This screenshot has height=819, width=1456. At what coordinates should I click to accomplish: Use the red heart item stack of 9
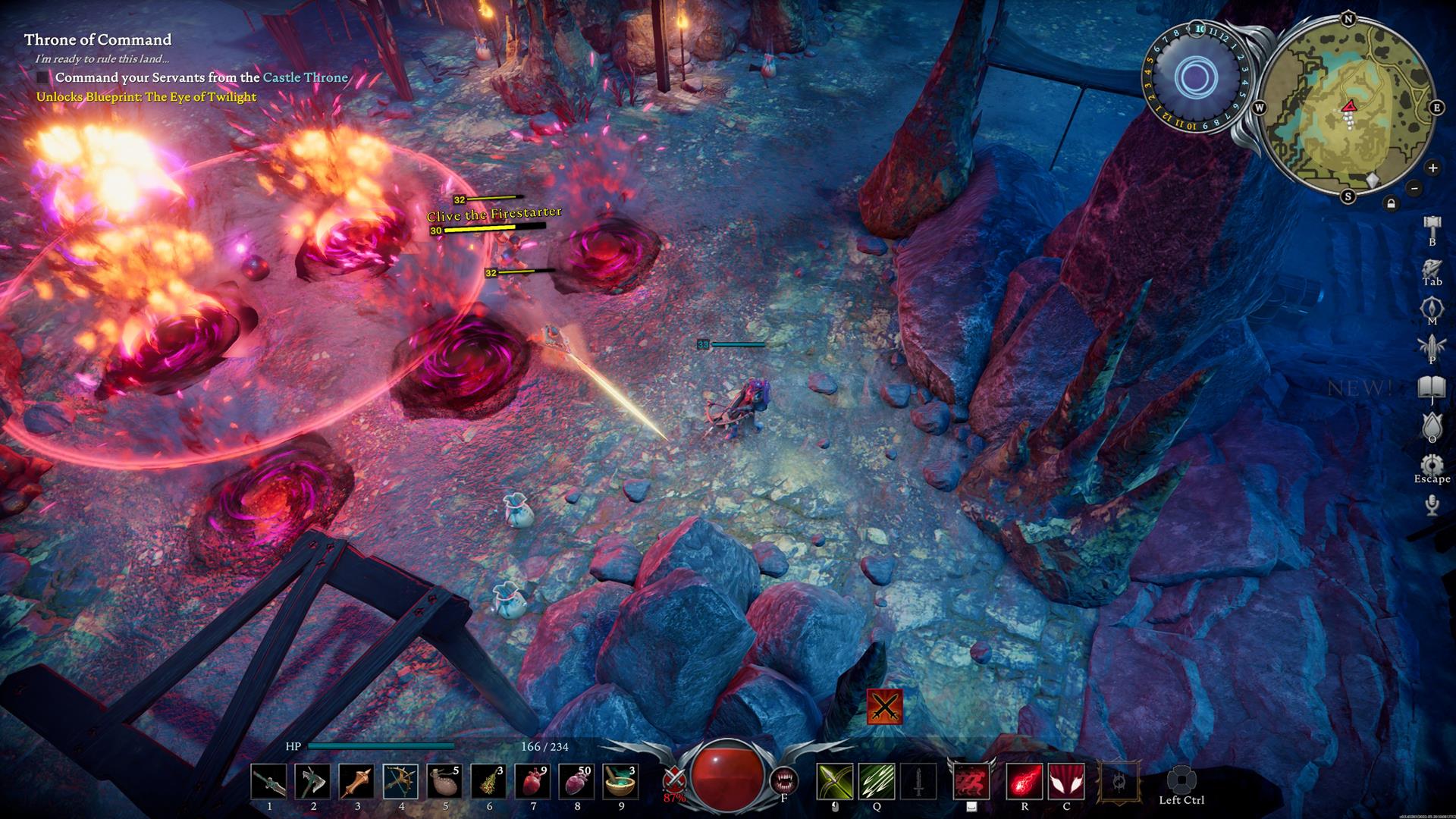(533, 782)
